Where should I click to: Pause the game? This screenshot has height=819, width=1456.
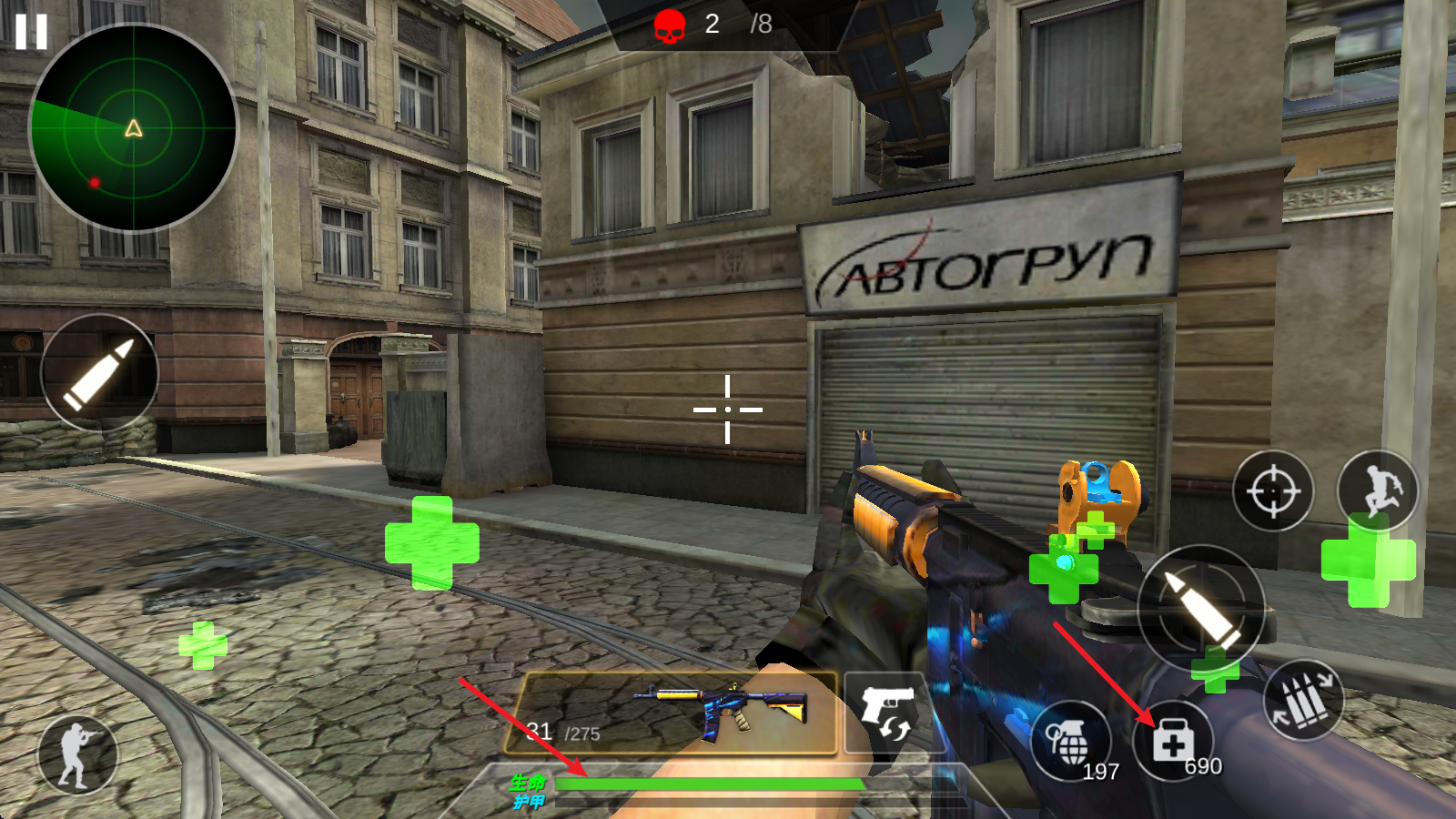(31, 32)
